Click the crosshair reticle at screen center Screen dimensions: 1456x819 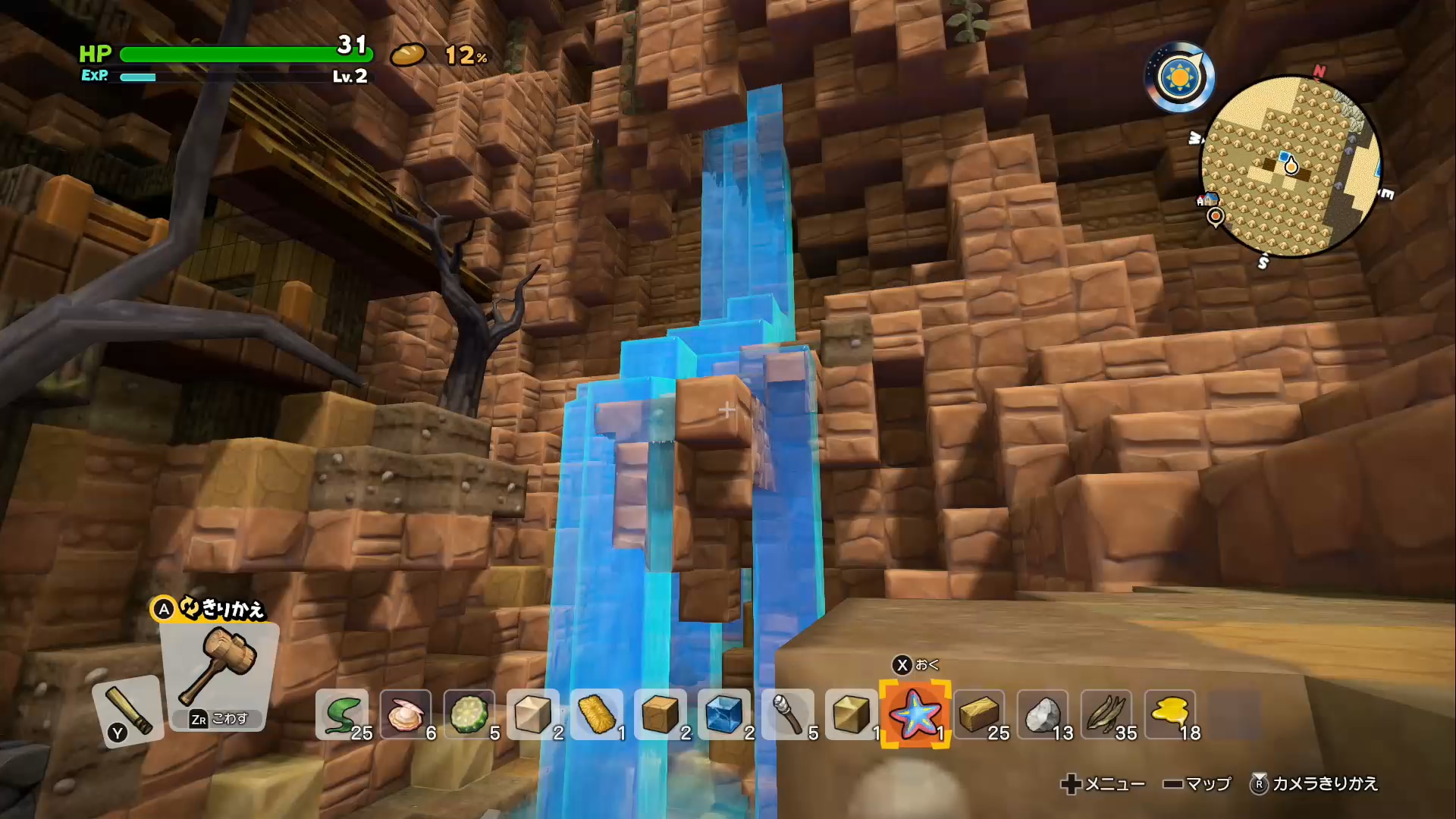tap(726, 409)
